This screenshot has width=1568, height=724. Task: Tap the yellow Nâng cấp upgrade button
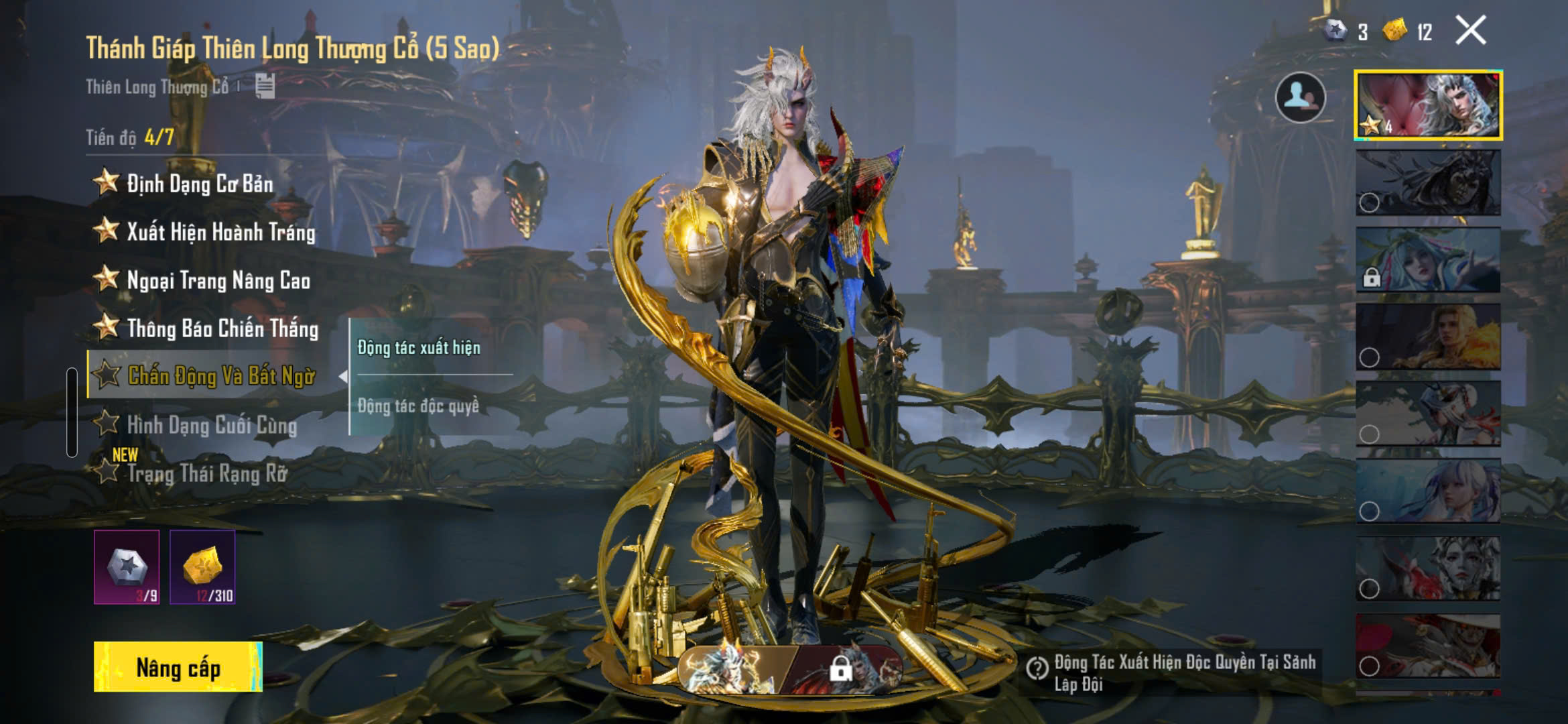coord(178,667)
